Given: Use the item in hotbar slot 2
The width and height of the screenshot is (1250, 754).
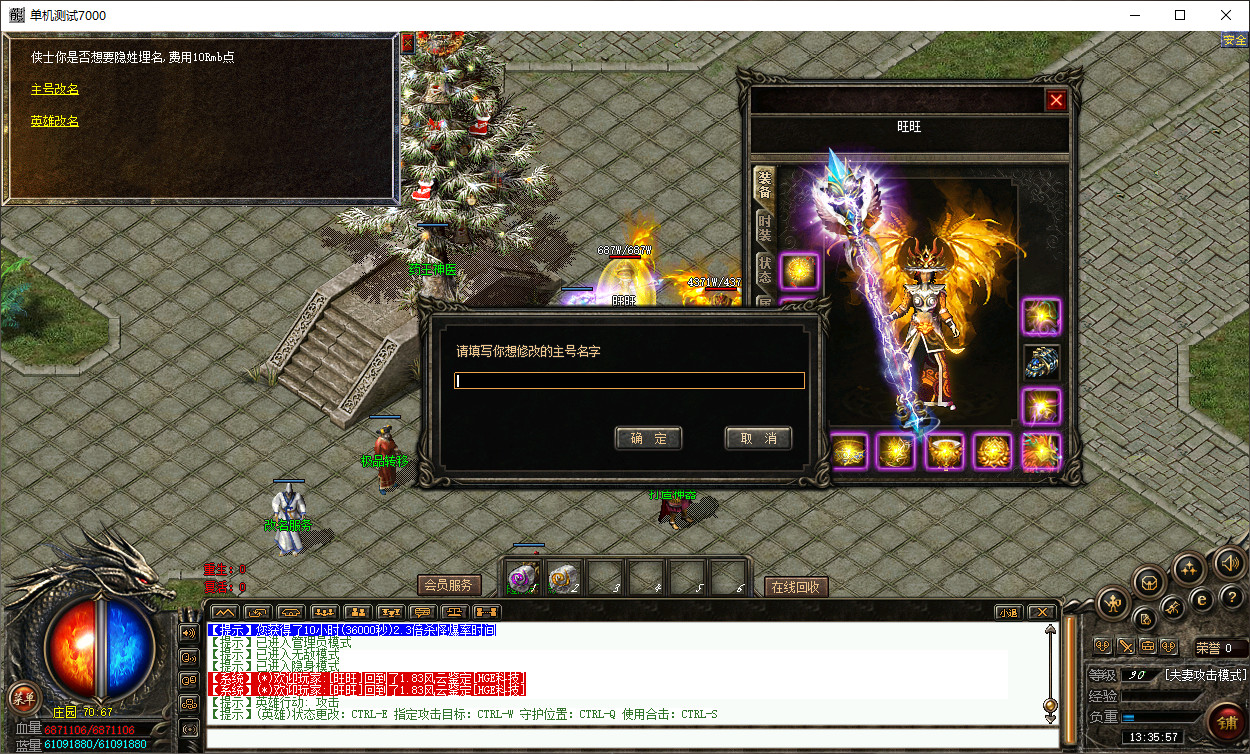Looking at the screenshot, I should (x=564, y=577).
